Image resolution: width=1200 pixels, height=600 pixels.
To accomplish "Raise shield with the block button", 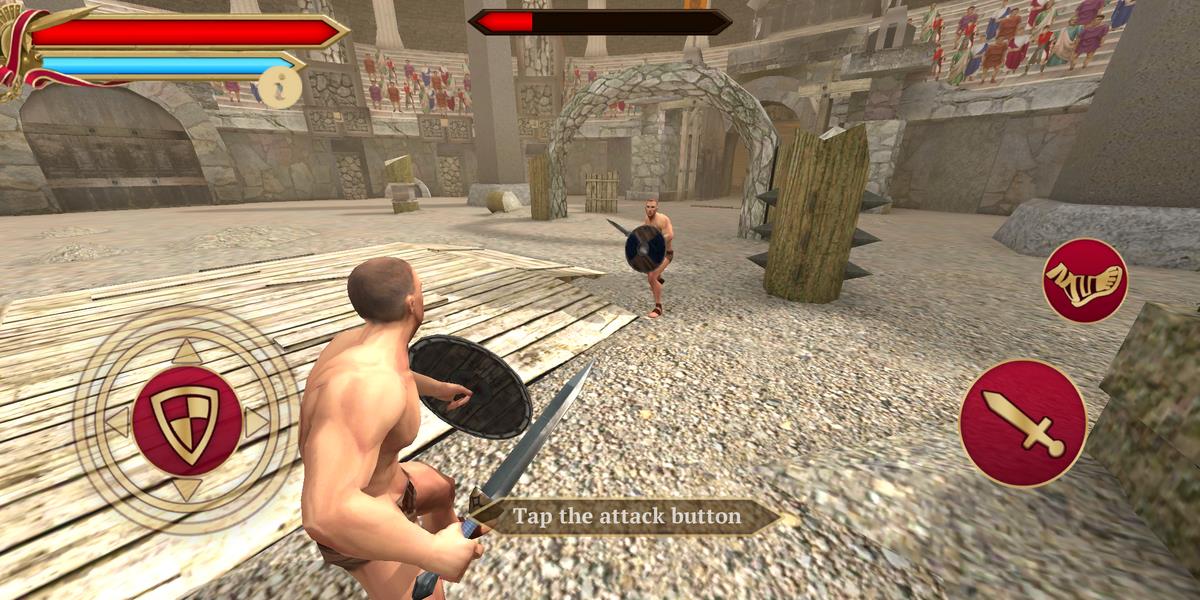I will click(x=186, y=421).
